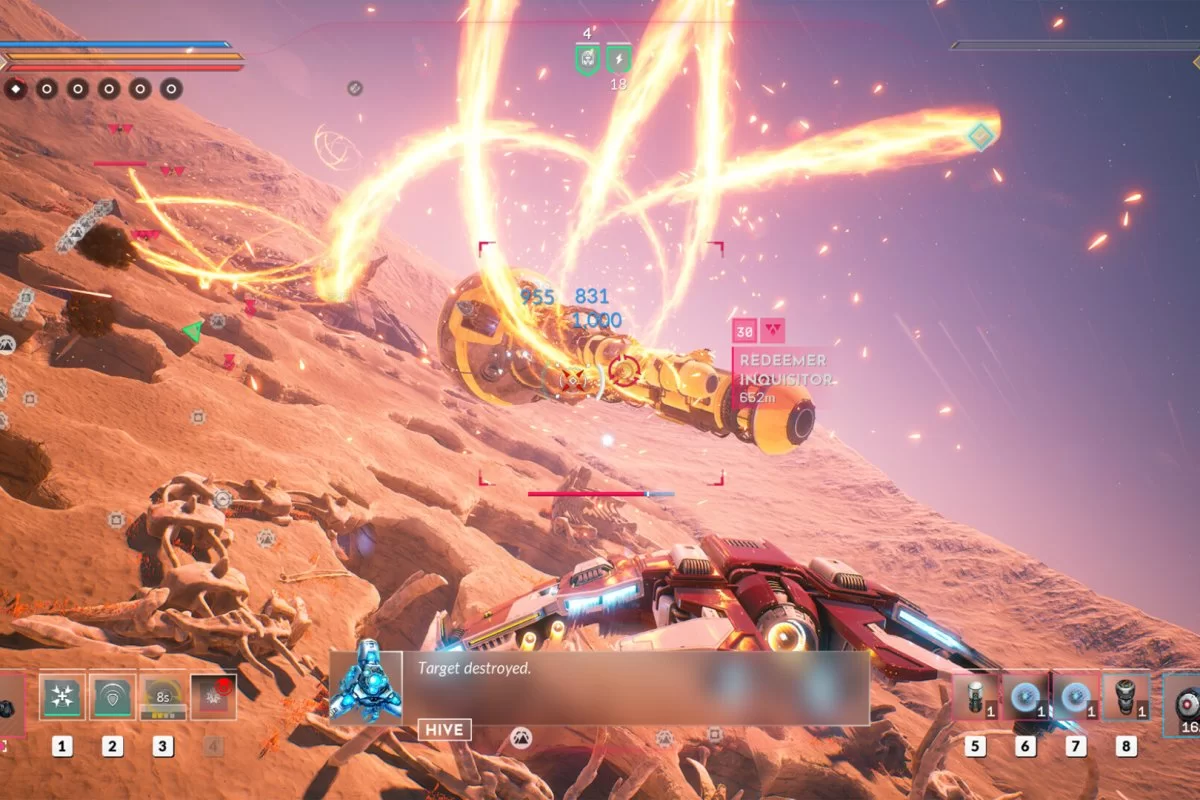This screenshot has width=1200, height=800.
Task: Activate the converging arrows ability
Action: [x=62, y=696]
